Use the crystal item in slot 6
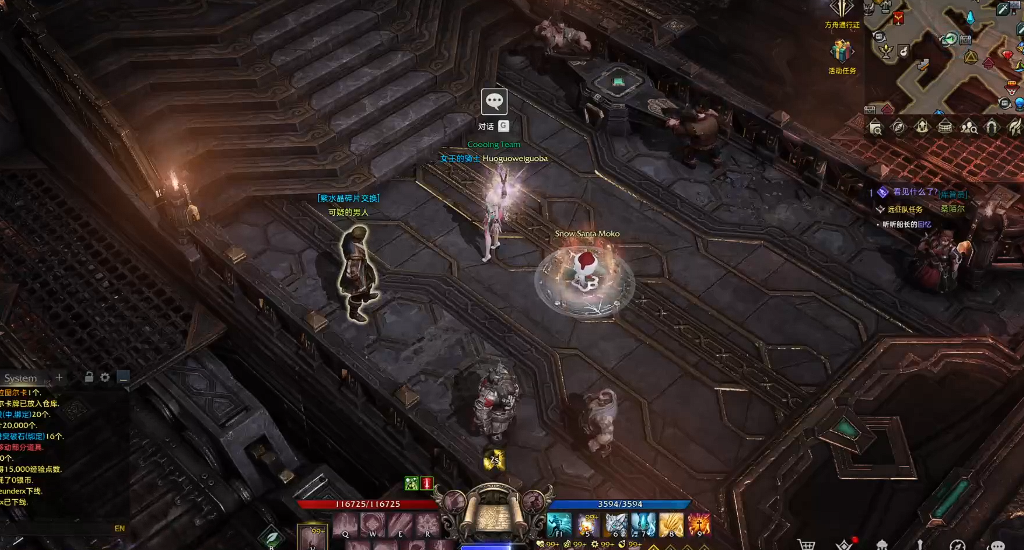Viewport: 1024px width, 550px height. click(616, 524)
